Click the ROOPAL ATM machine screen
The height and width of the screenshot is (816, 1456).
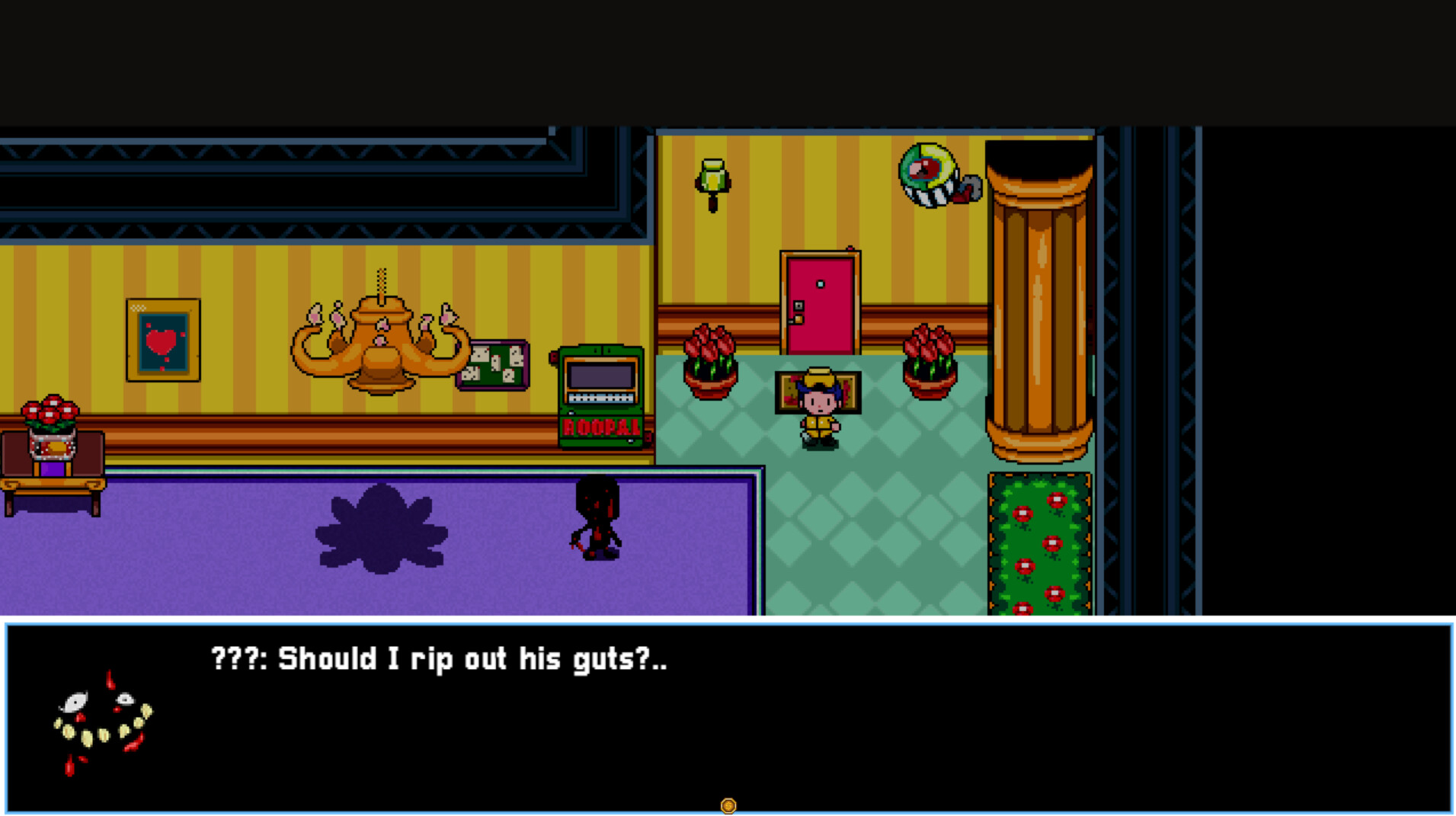(x=600, y=376)
